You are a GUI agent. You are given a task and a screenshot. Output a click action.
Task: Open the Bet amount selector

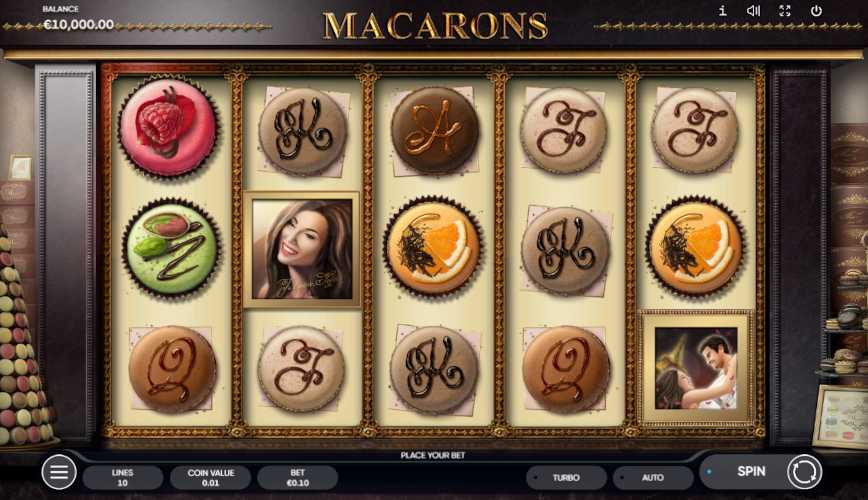pyautogui.click(x=297, y=477)
